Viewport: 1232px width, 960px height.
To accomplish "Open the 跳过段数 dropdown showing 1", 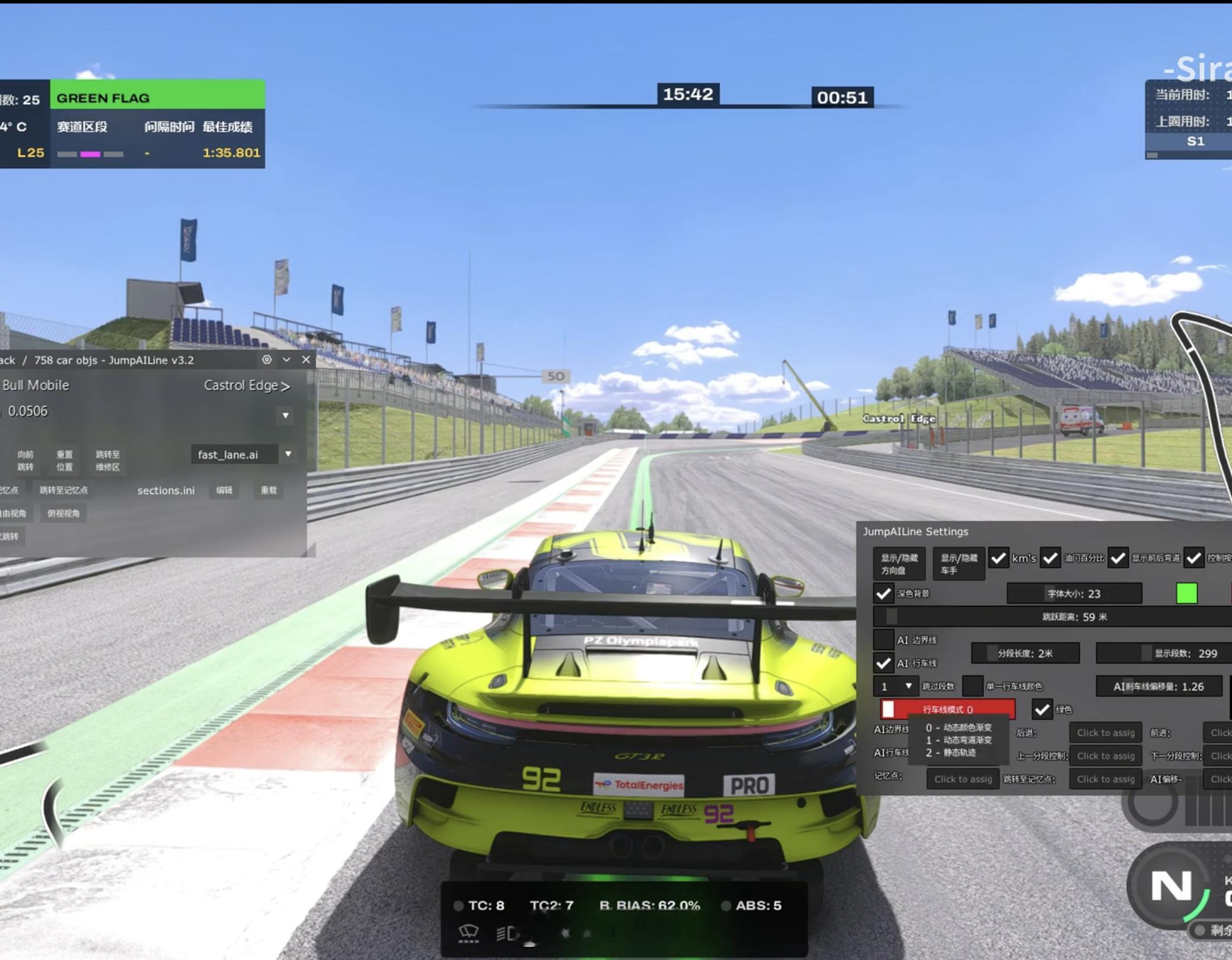I will [895, 686].
